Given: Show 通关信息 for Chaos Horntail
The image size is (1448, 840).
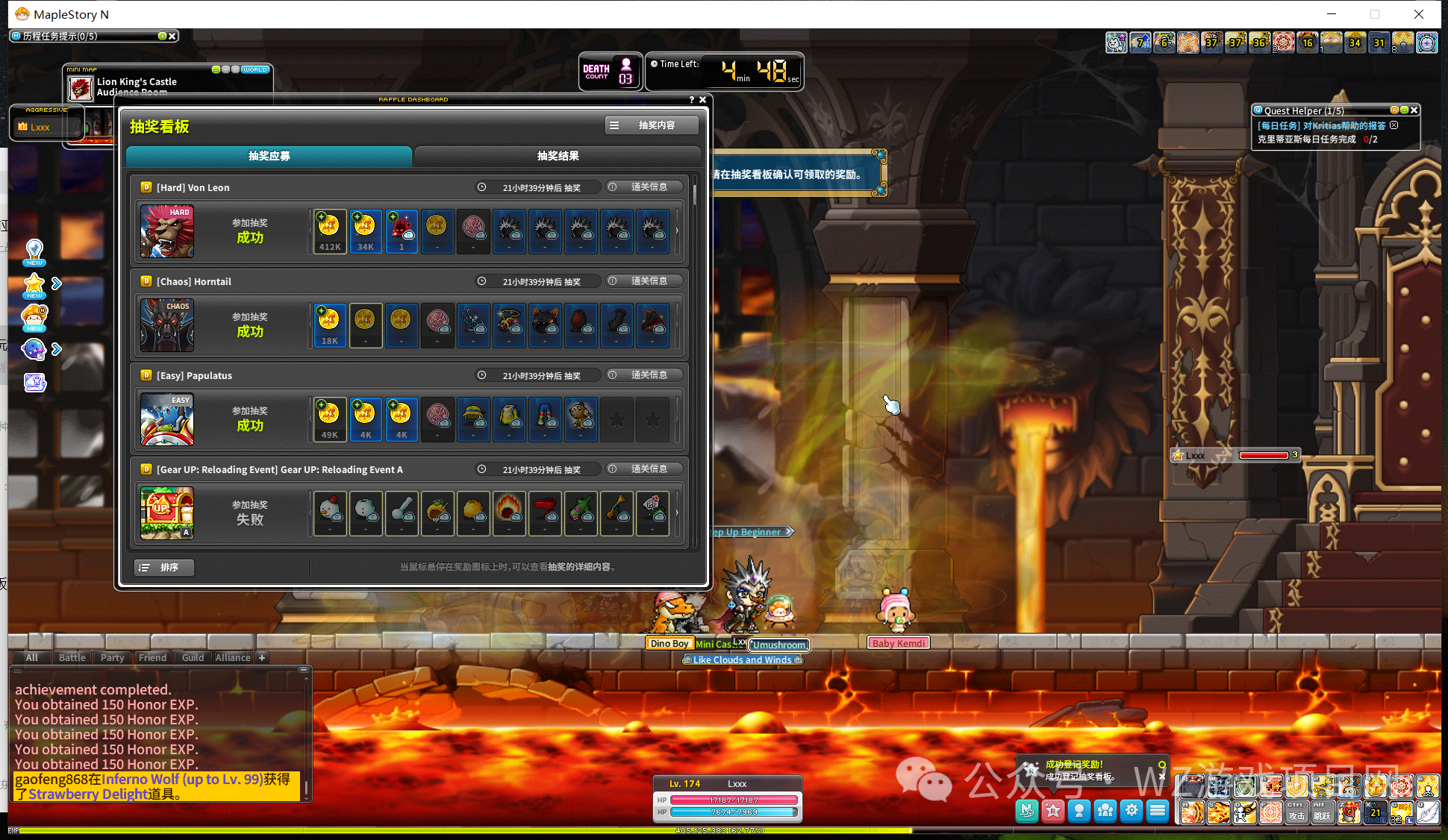Looking at the screenshot, I should tap(643, 281).
